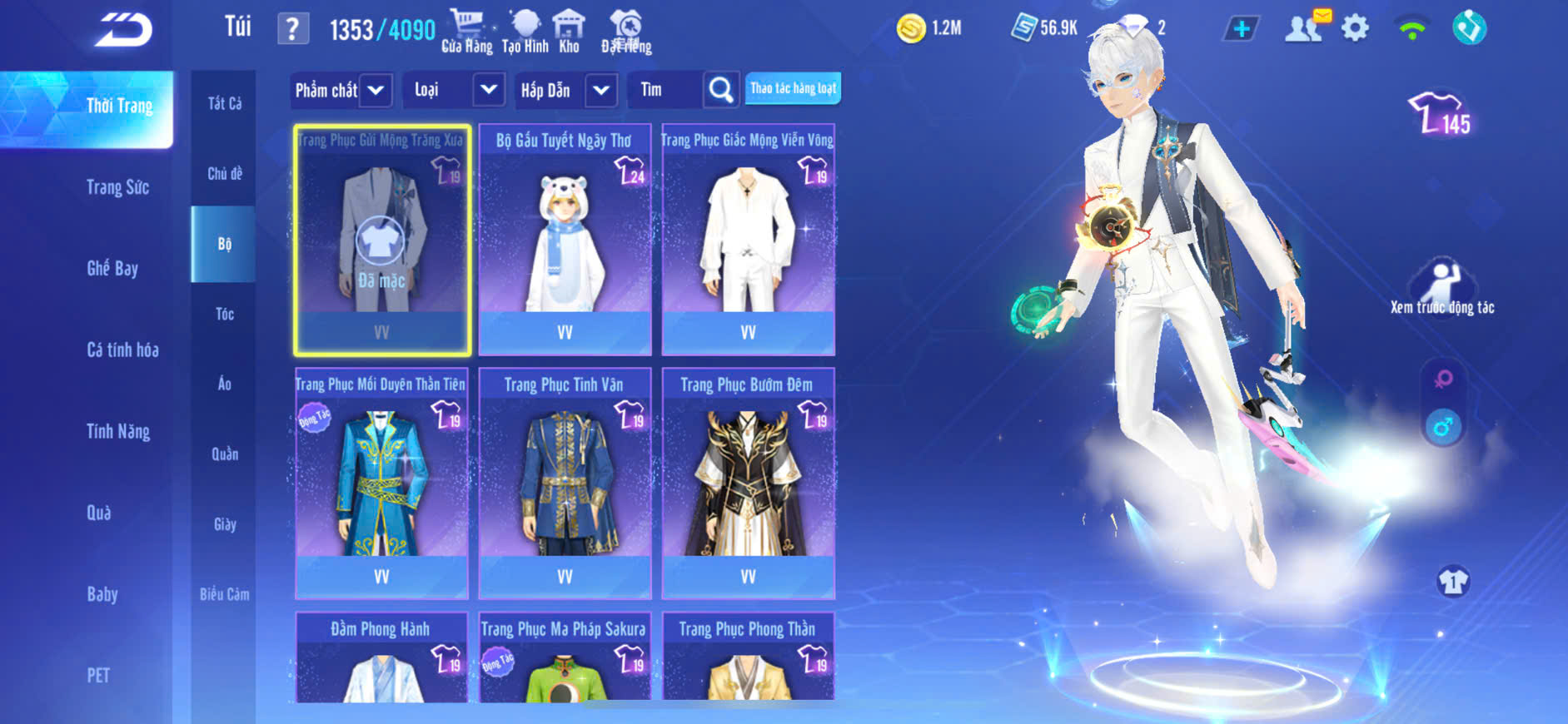The height and width of the screenshot is (724, 1568).
Task: Expand the Loại dropdown filter
Action: 455,90
